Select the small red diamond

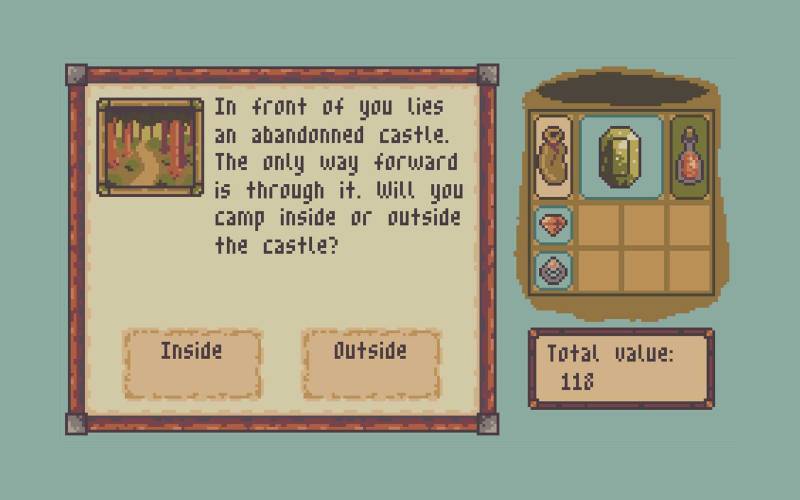pyautogui.click(x=553, y=225)
